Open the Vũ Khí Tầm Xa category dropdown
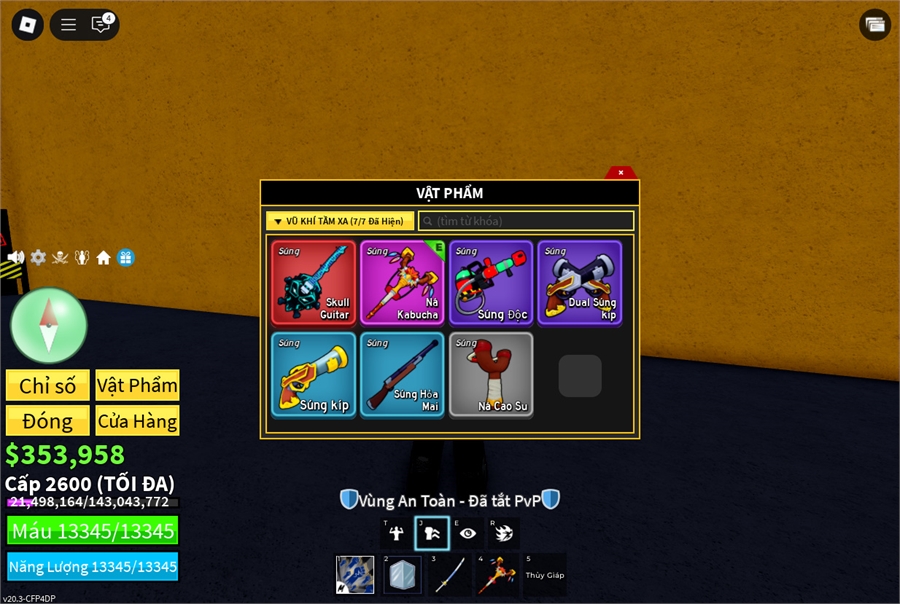 point(340,221)
